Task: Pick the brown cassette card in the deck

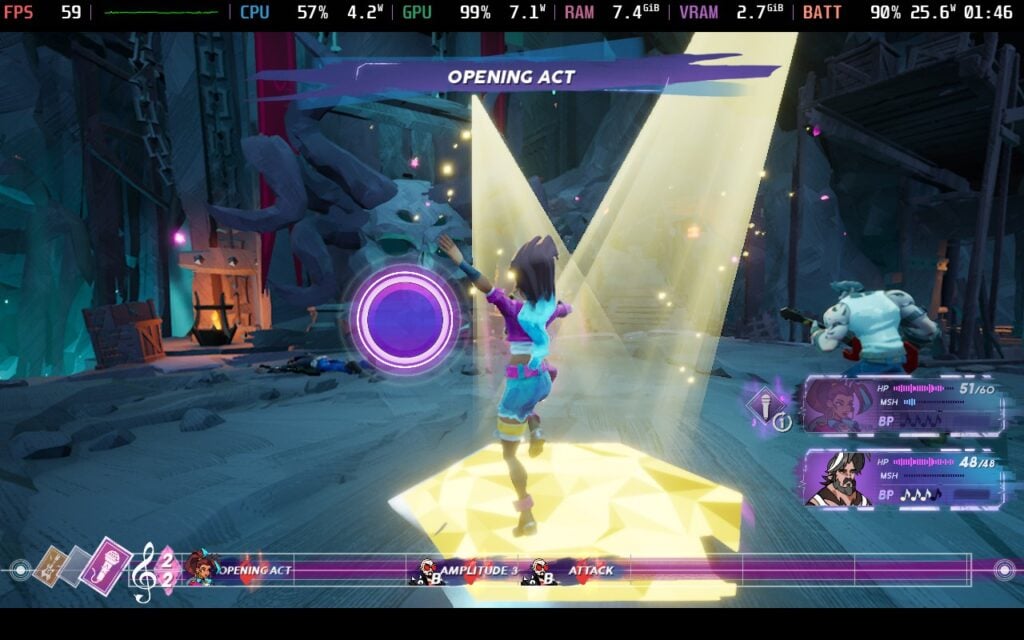Action: [49, 567]
